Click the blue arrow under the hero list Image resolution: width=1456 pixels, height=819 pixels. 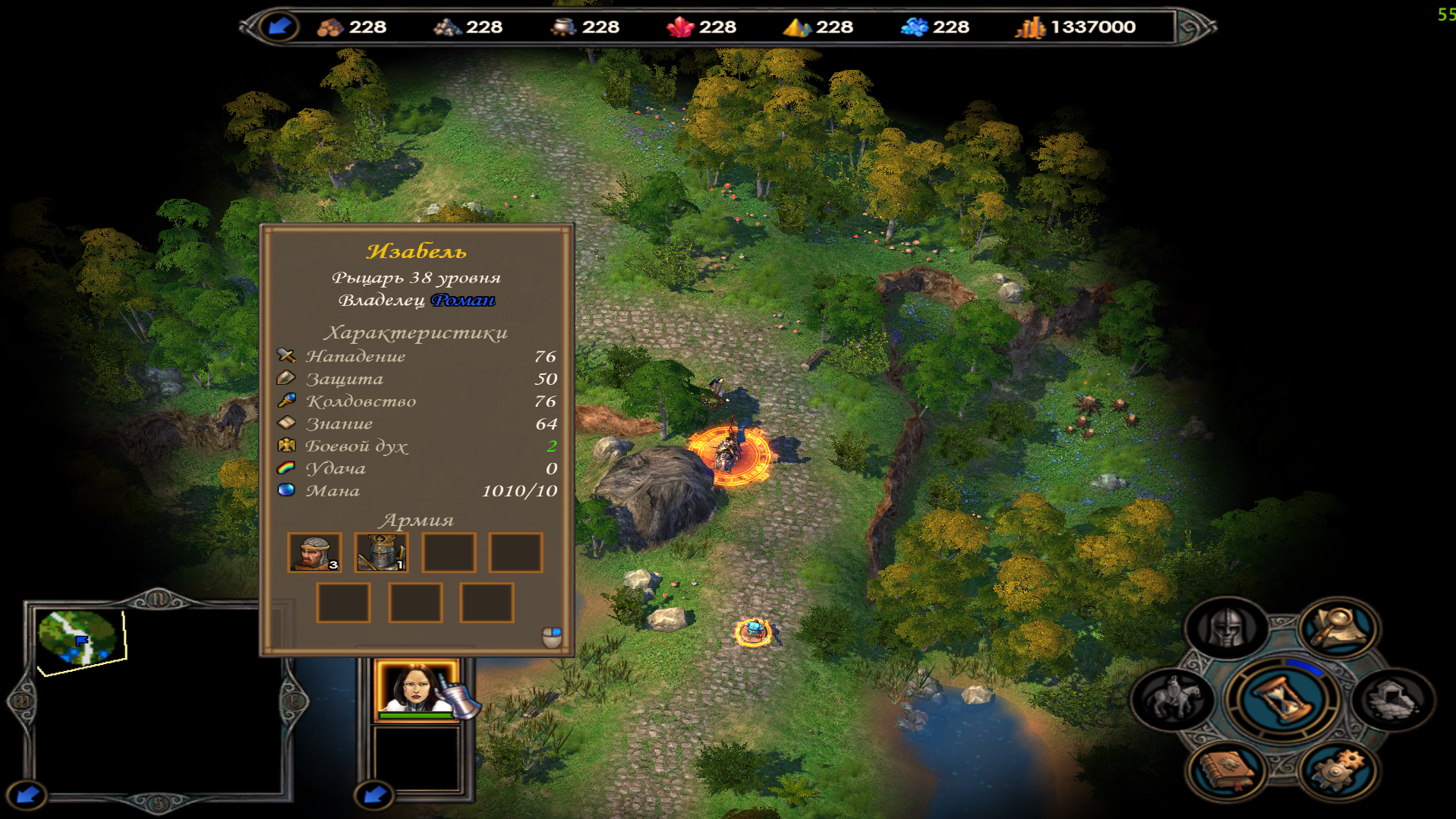pyautogui.click(x=374, y=795)
